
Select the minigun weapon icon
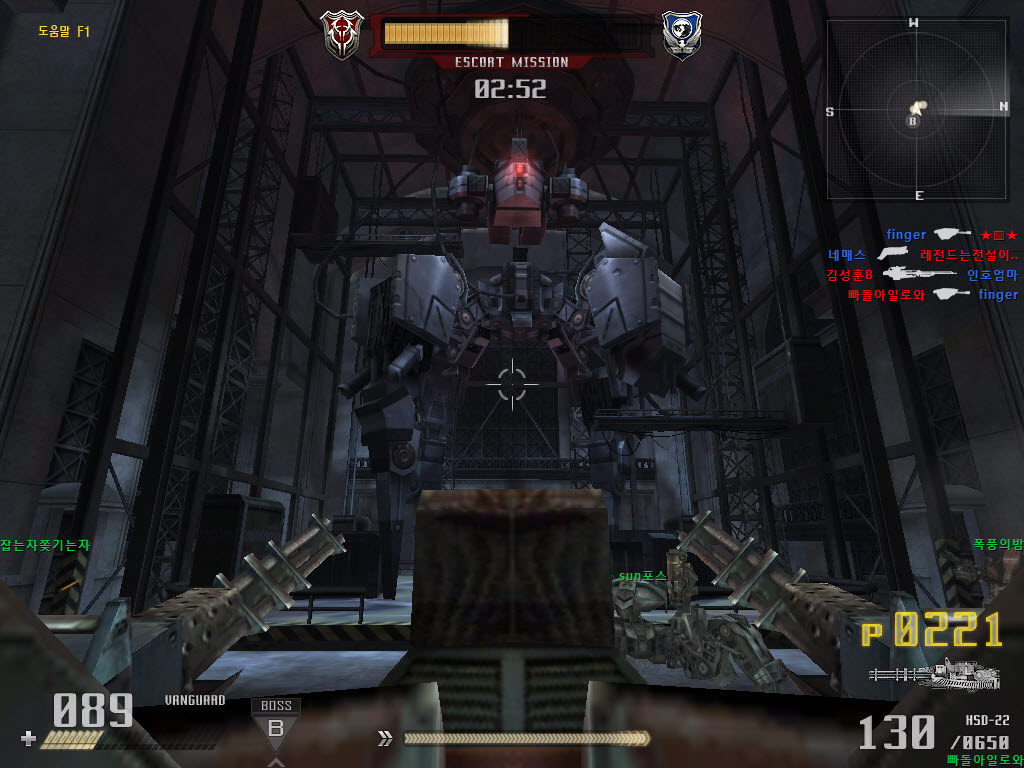[x=935, y=676]
